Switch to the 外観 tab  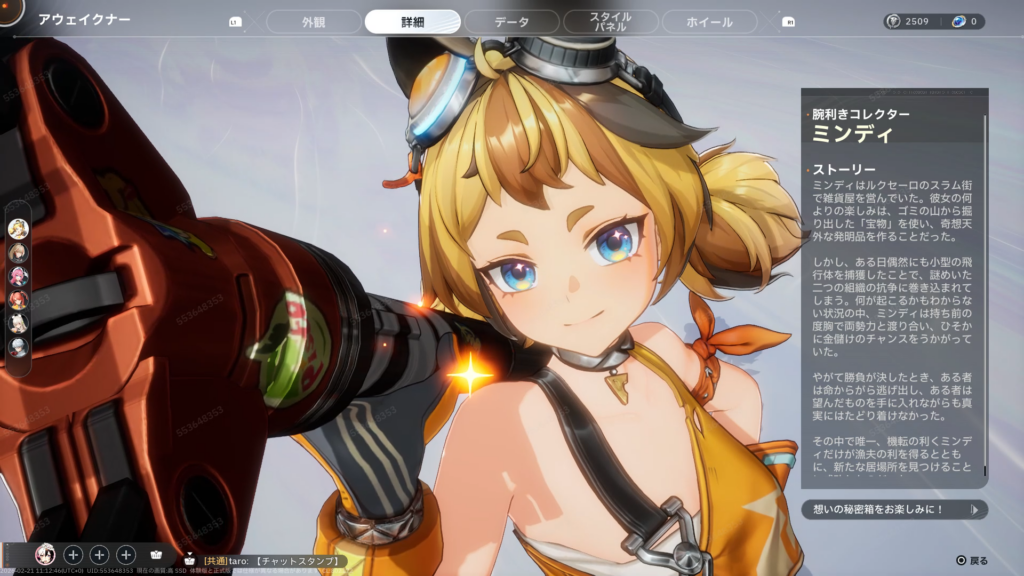coord(314,22)
